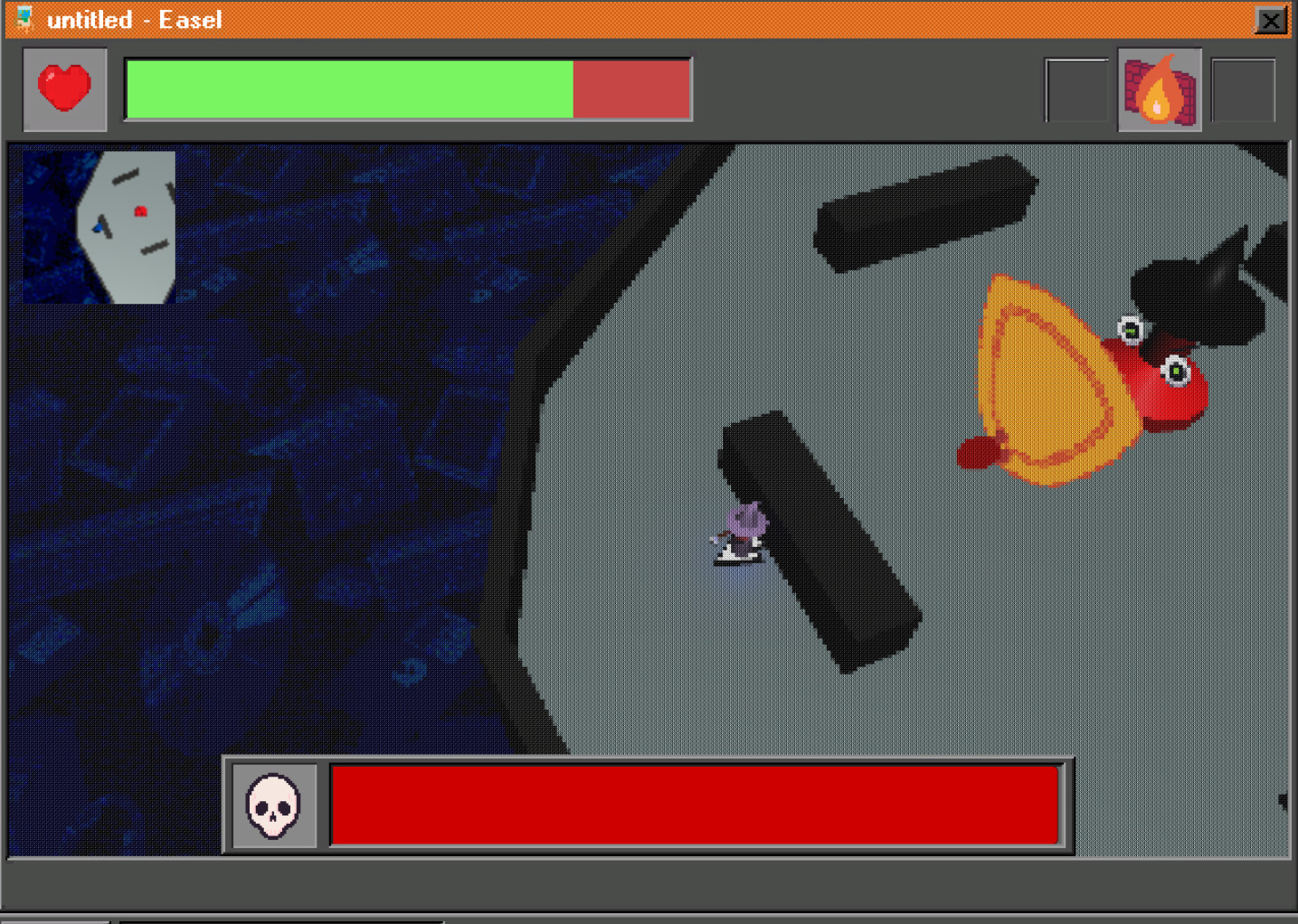Select the flaming fireplace item slot
Viewport: 1298px width, 924px height.
(1159, 90)
